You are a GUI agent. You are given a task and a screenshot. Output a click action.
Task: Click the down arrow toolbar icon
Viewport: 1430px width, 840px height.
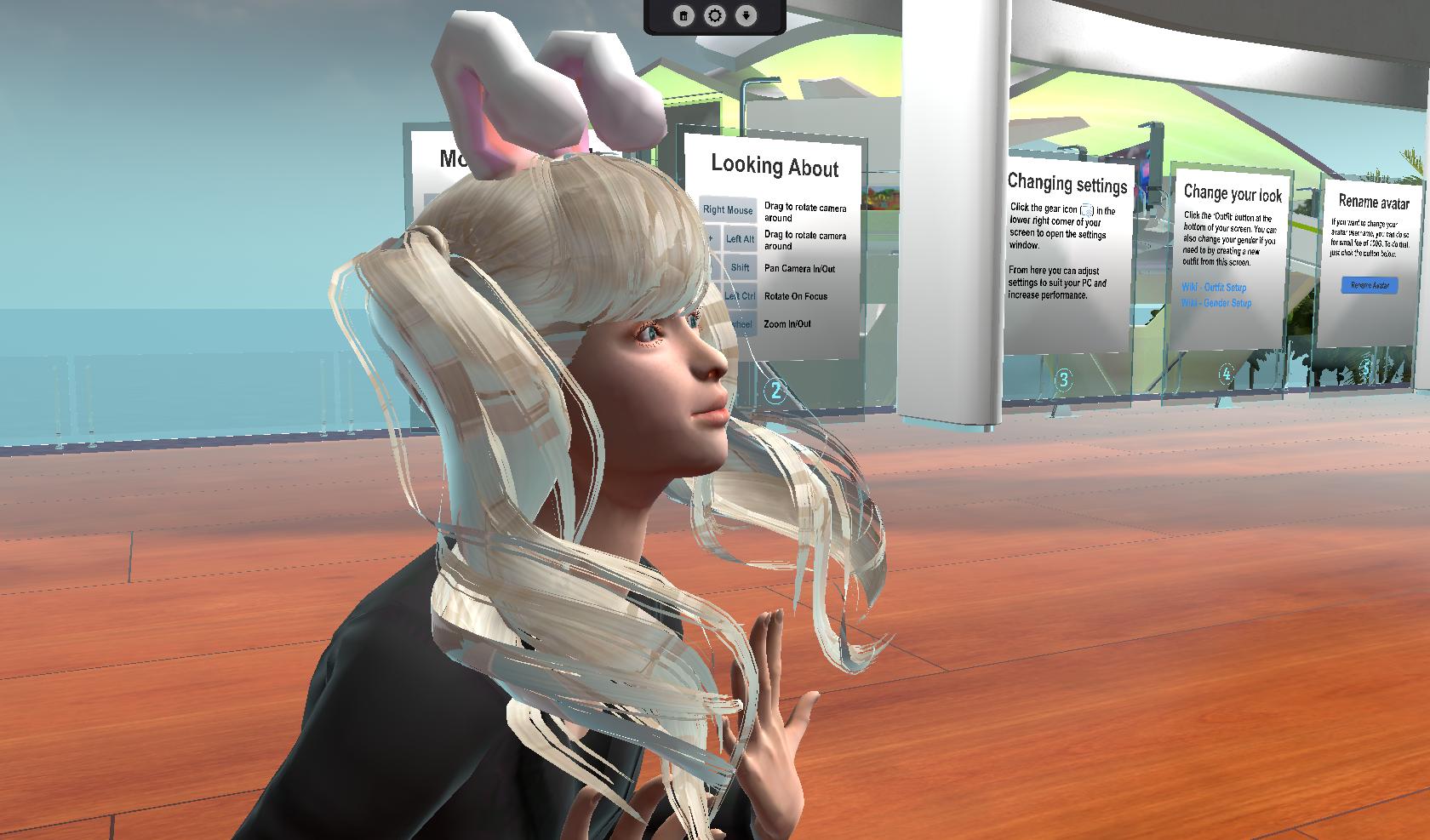[746, 15]
